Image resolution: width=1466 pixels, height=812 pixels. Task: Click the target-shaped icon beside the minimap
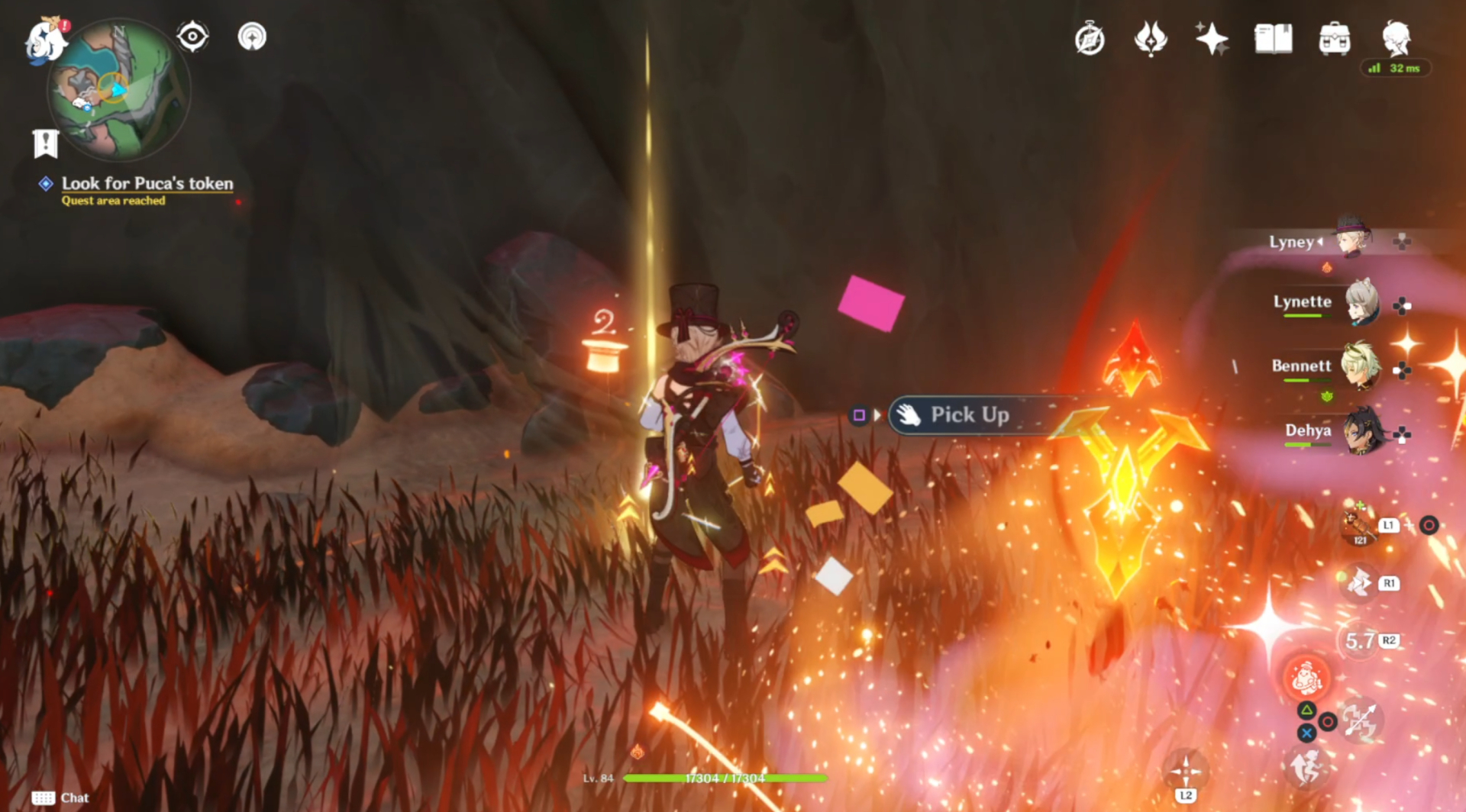tap(192, 36)
